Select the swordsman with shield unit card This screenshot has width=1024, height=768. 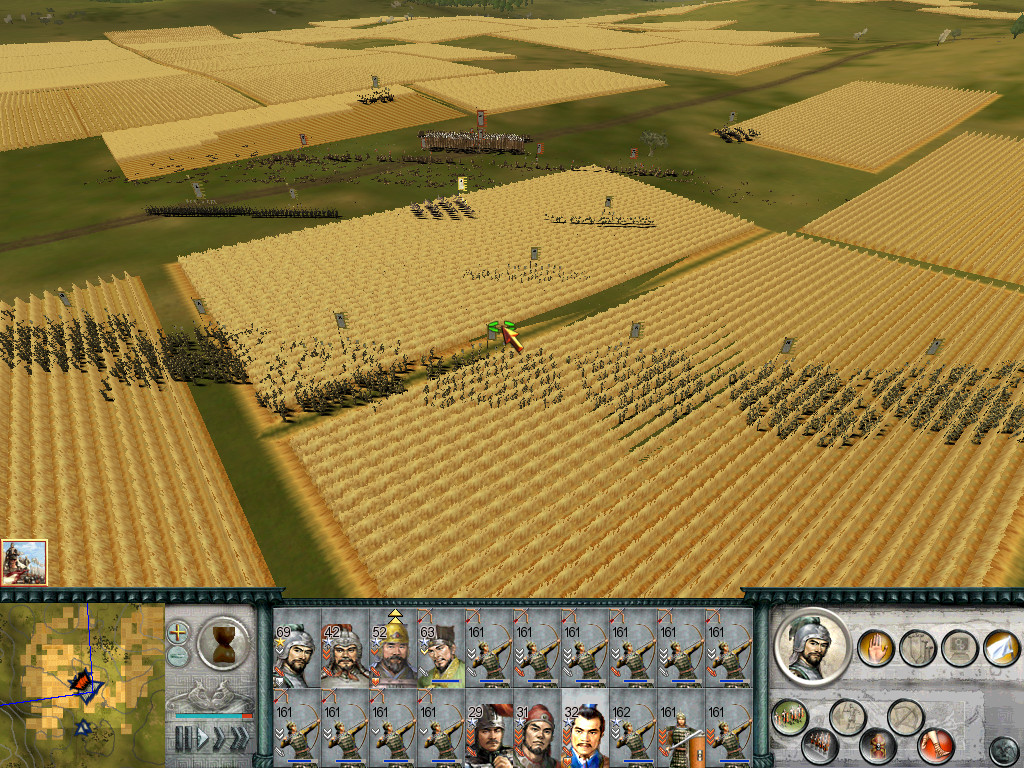[x=680, y=729]
